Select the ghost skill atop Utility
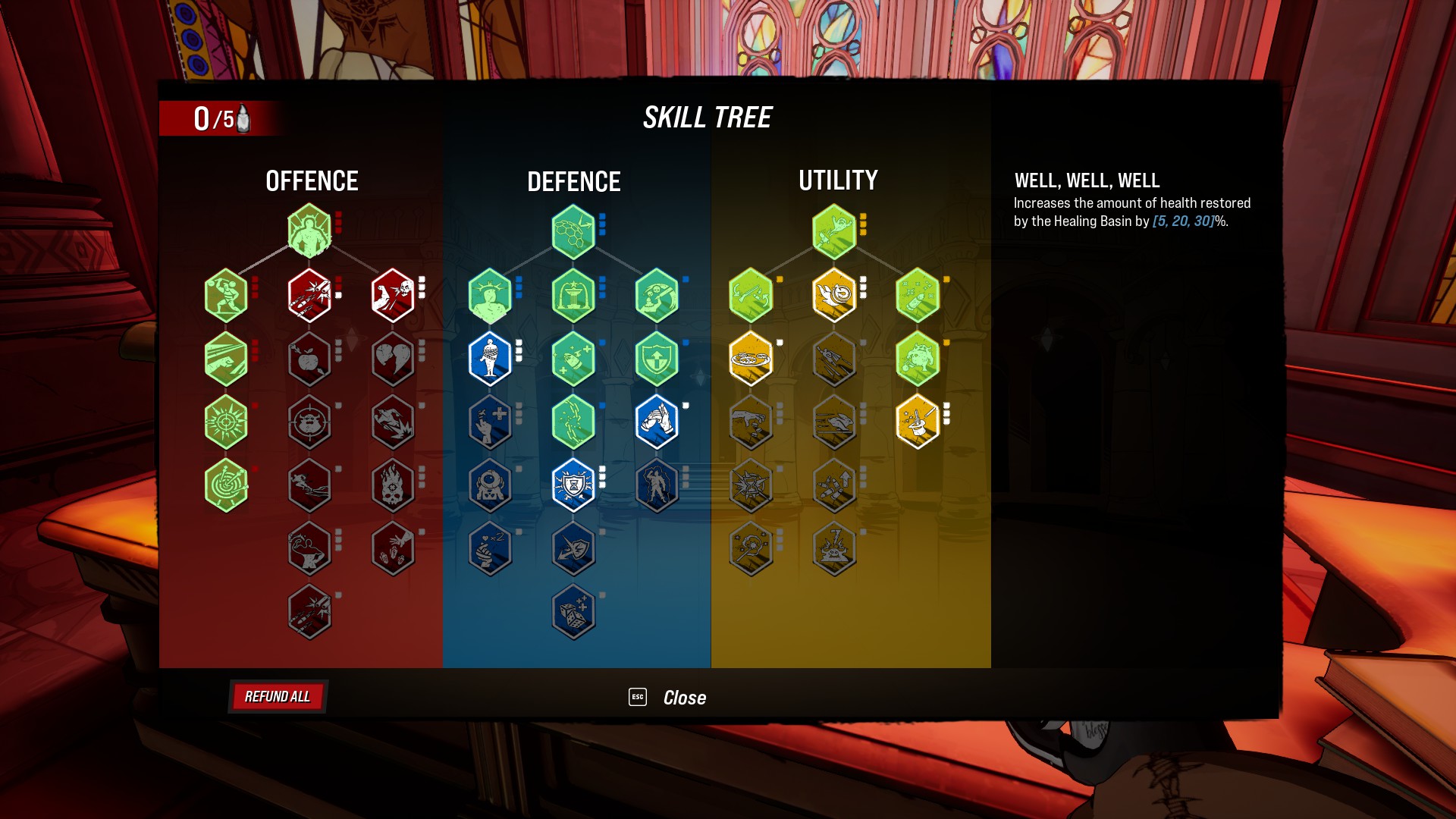 834,231
